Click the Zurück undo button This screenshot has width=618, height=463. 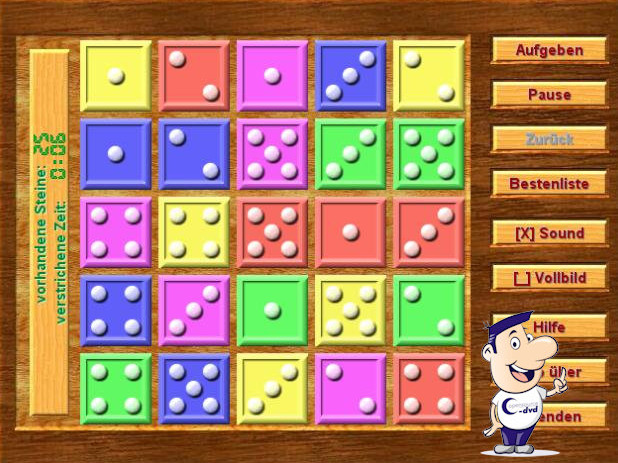click(x=549, y=139)
